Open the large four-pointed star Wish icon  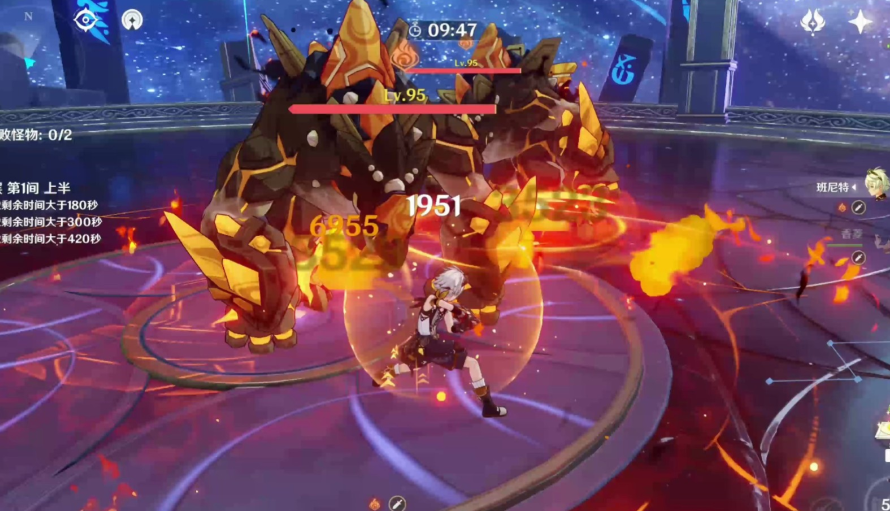[x=860, y=21]
